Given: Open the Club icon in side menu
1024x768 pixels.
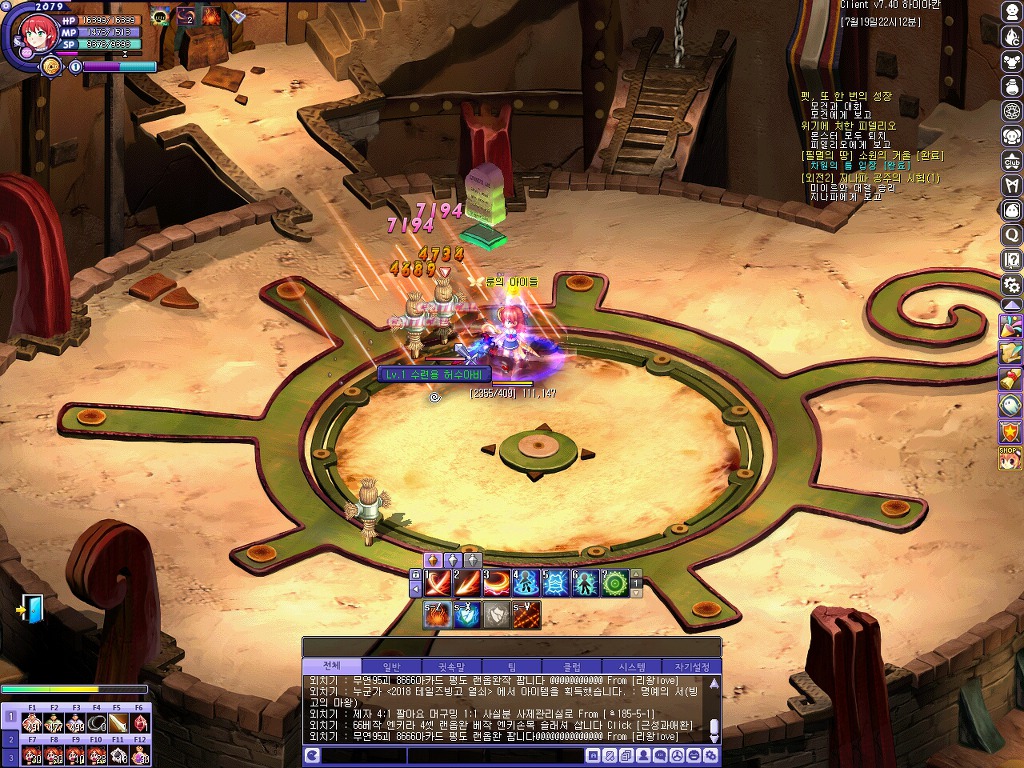Looking at the screenshot, I should [1011, 161].
